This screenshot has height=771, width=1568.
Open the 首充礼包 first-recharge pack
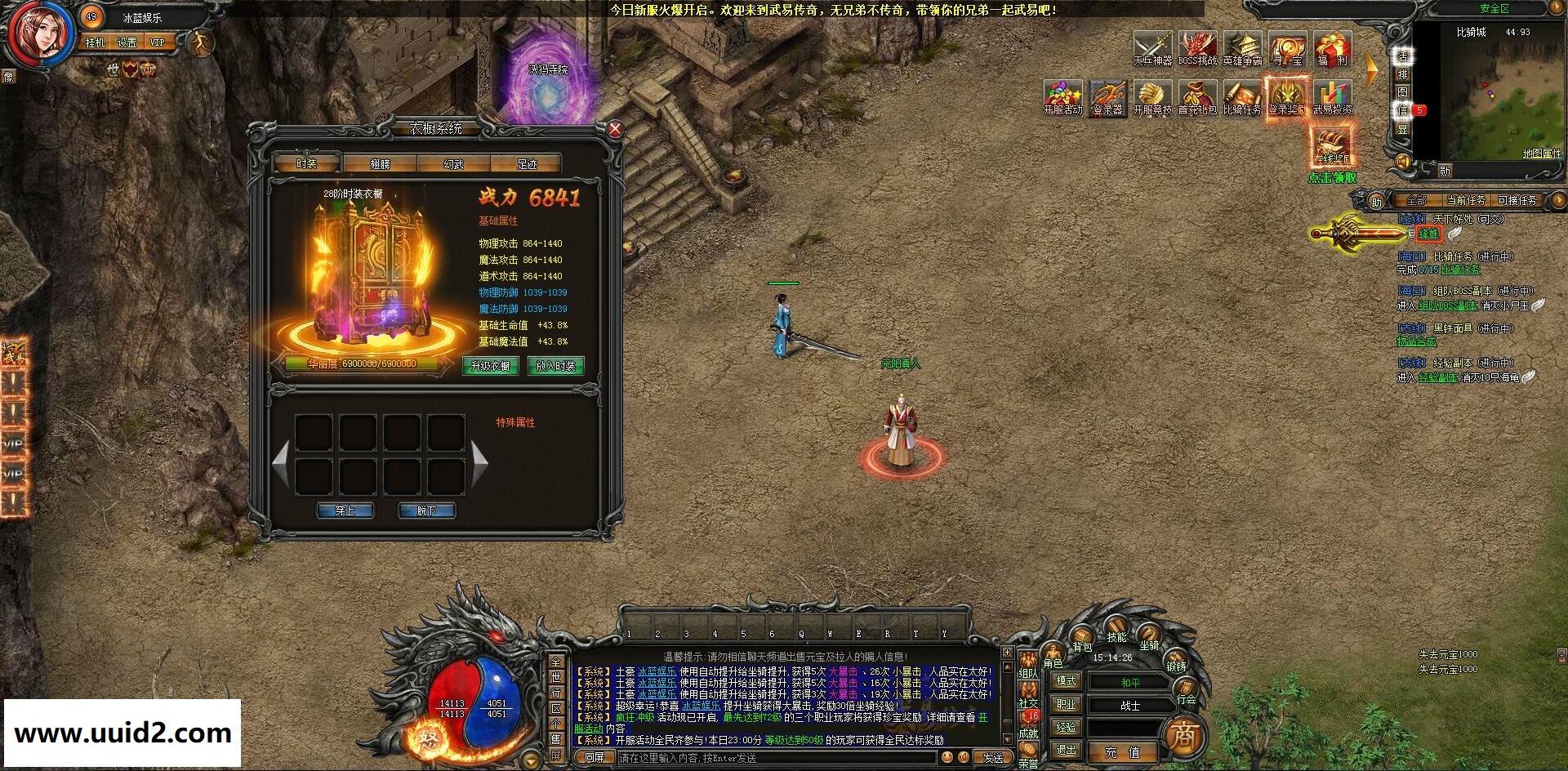tap(1197, 98)
